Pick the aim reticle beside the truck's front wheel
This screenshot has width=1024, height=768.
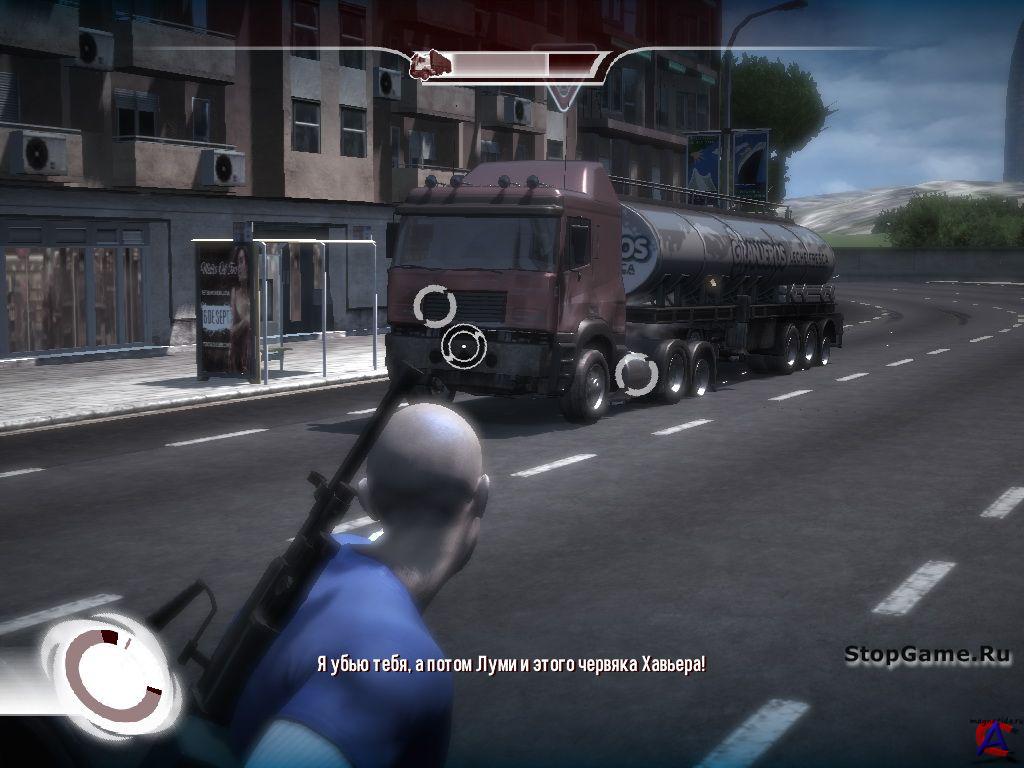[636, 375]
